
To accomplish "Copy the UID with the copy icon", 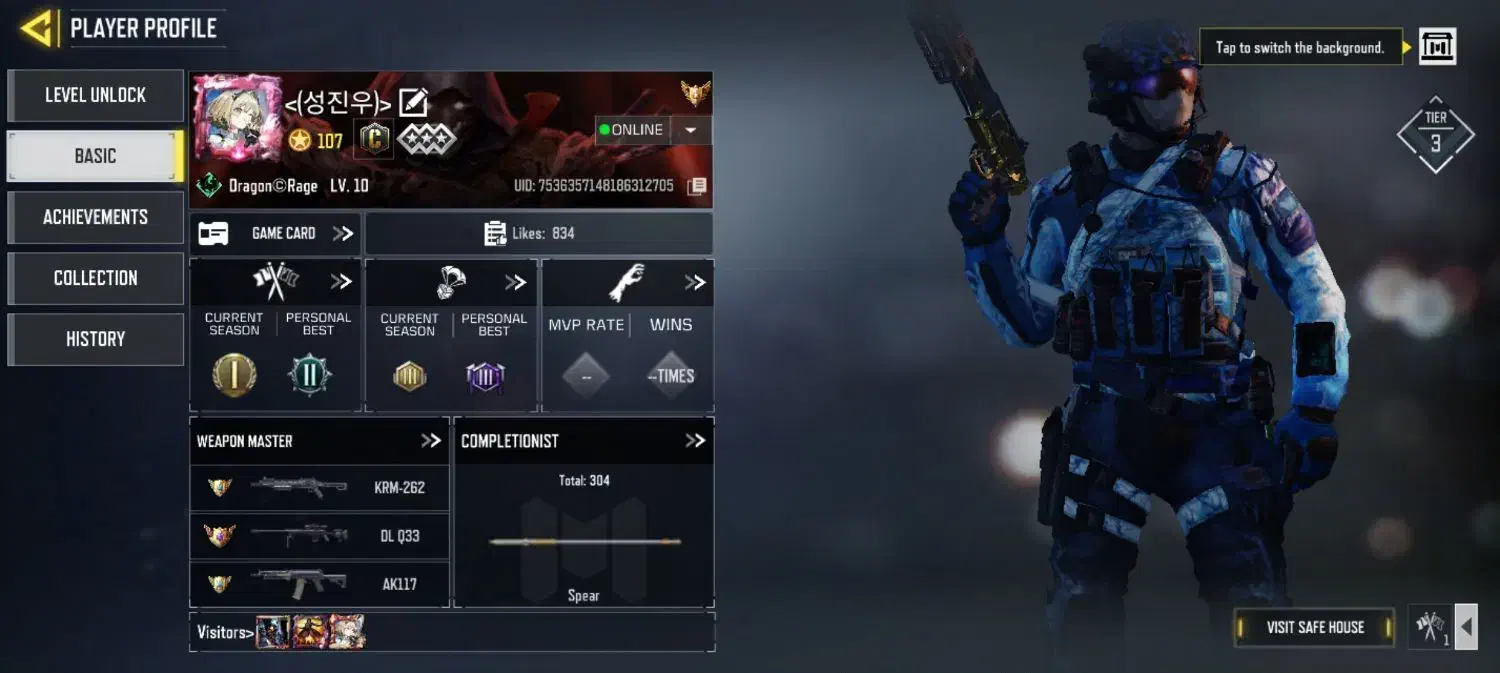I will pos(697,186).
